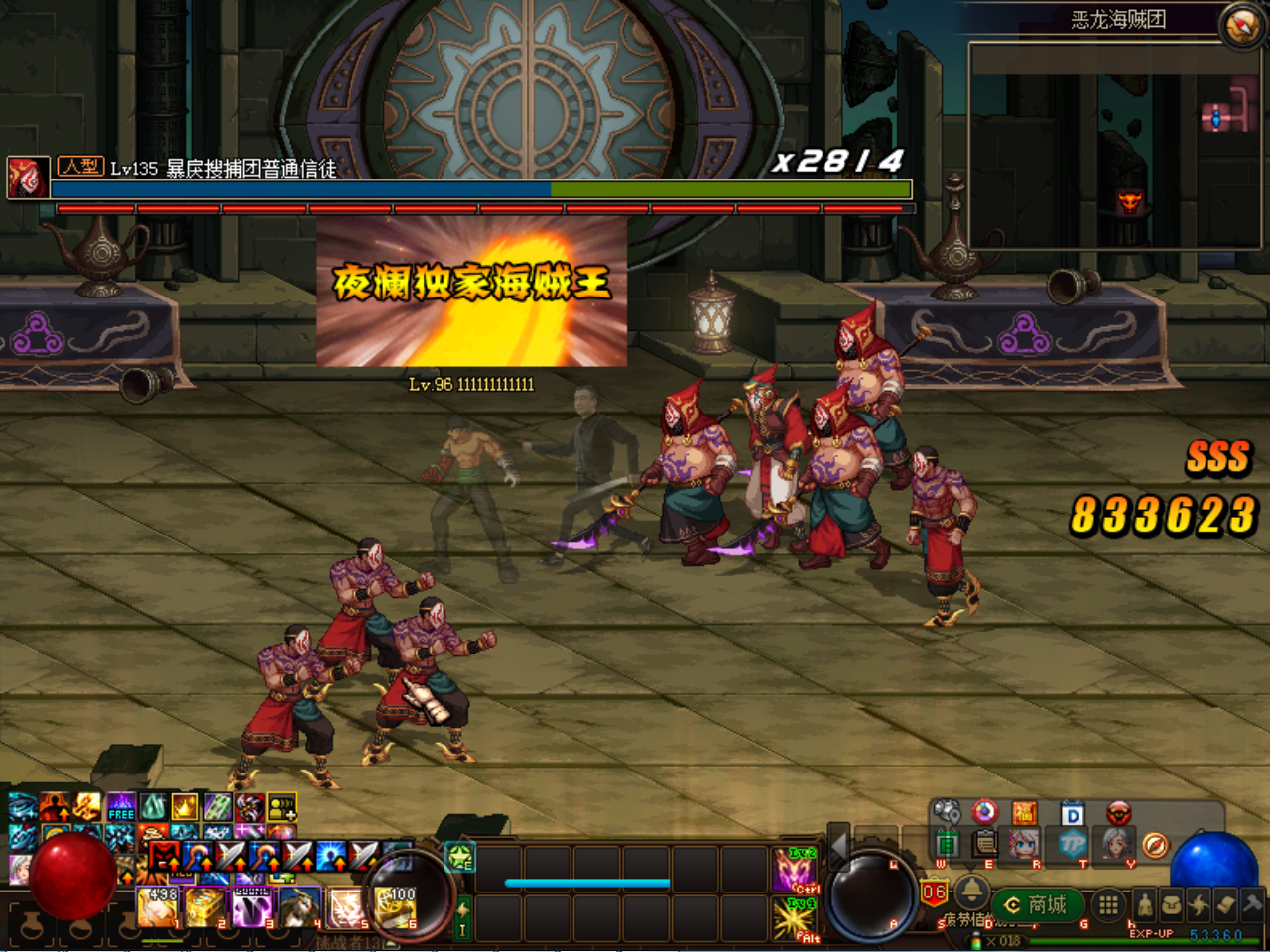The width and height of the screenshot is (1270, 952).
Task: Click the purple CLONE item in slot 3
Action: coord(252,905)
